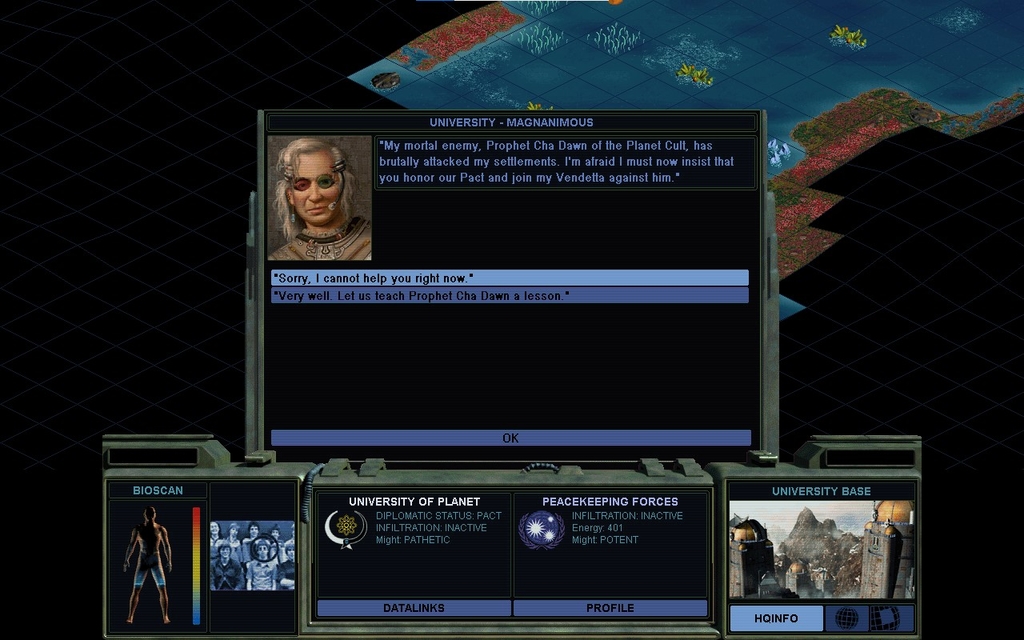Viewport: 1024px width, 640px height.
Task: Open the Datalinks panel
Action: click(413, 608)
